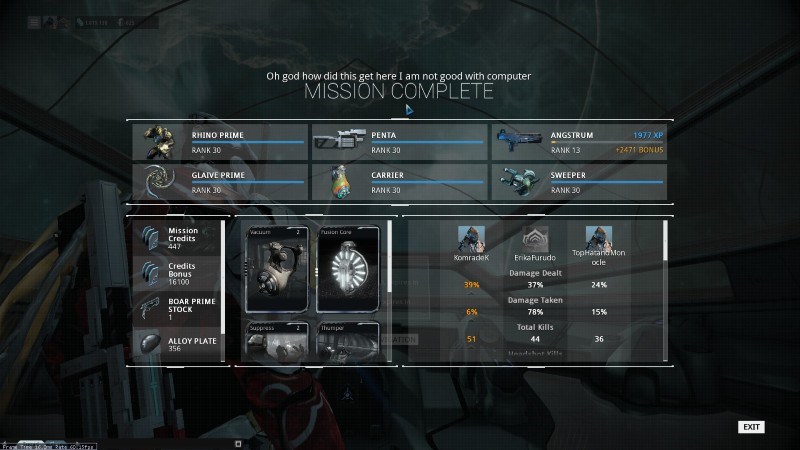Click the Sweeper weapon panel
This screenshot has width=800, height=450.
click(579, 181)
